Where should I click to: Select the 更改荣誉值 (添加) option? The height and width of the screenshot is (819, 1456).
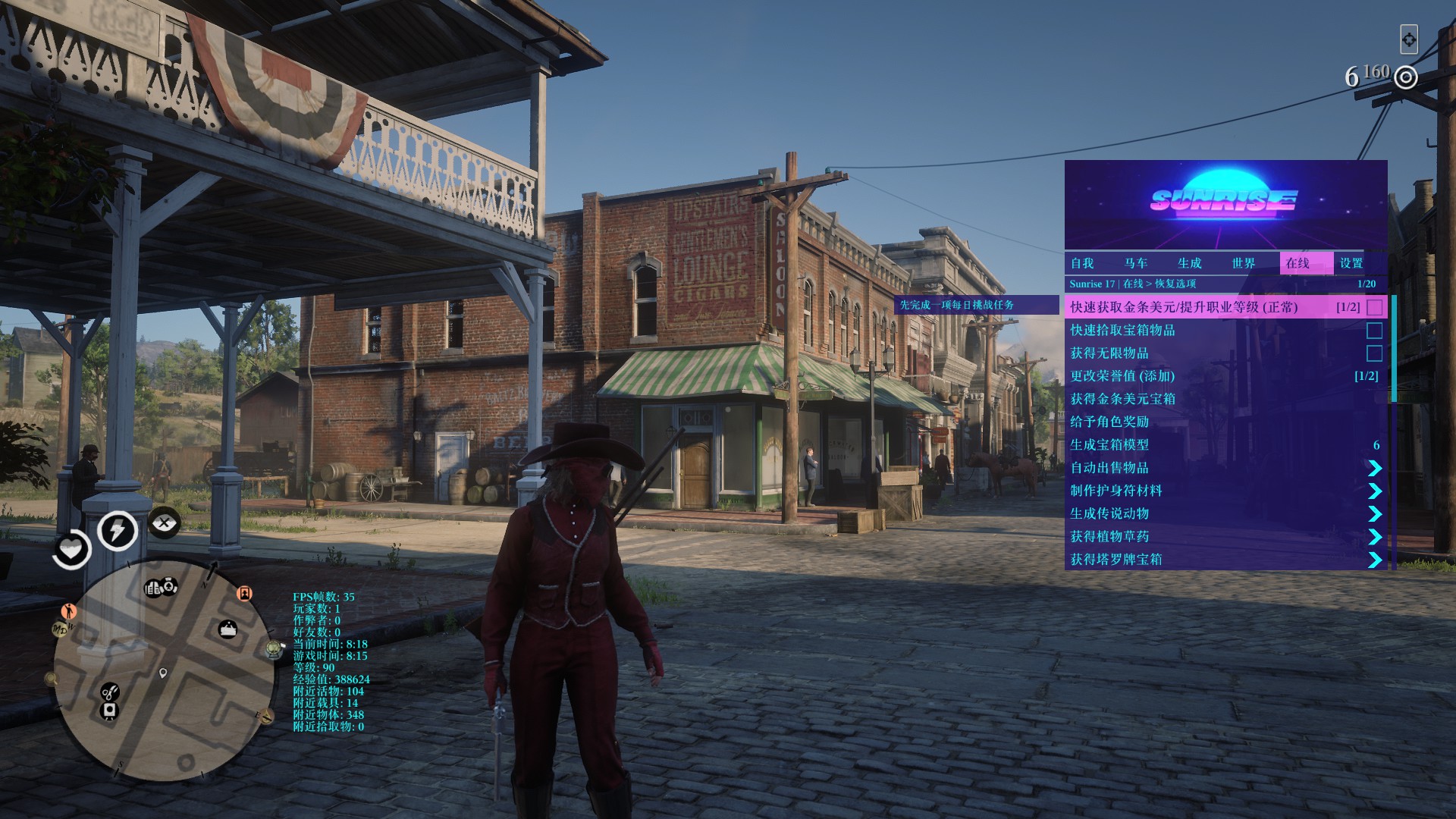click(x=1122, y=376)
